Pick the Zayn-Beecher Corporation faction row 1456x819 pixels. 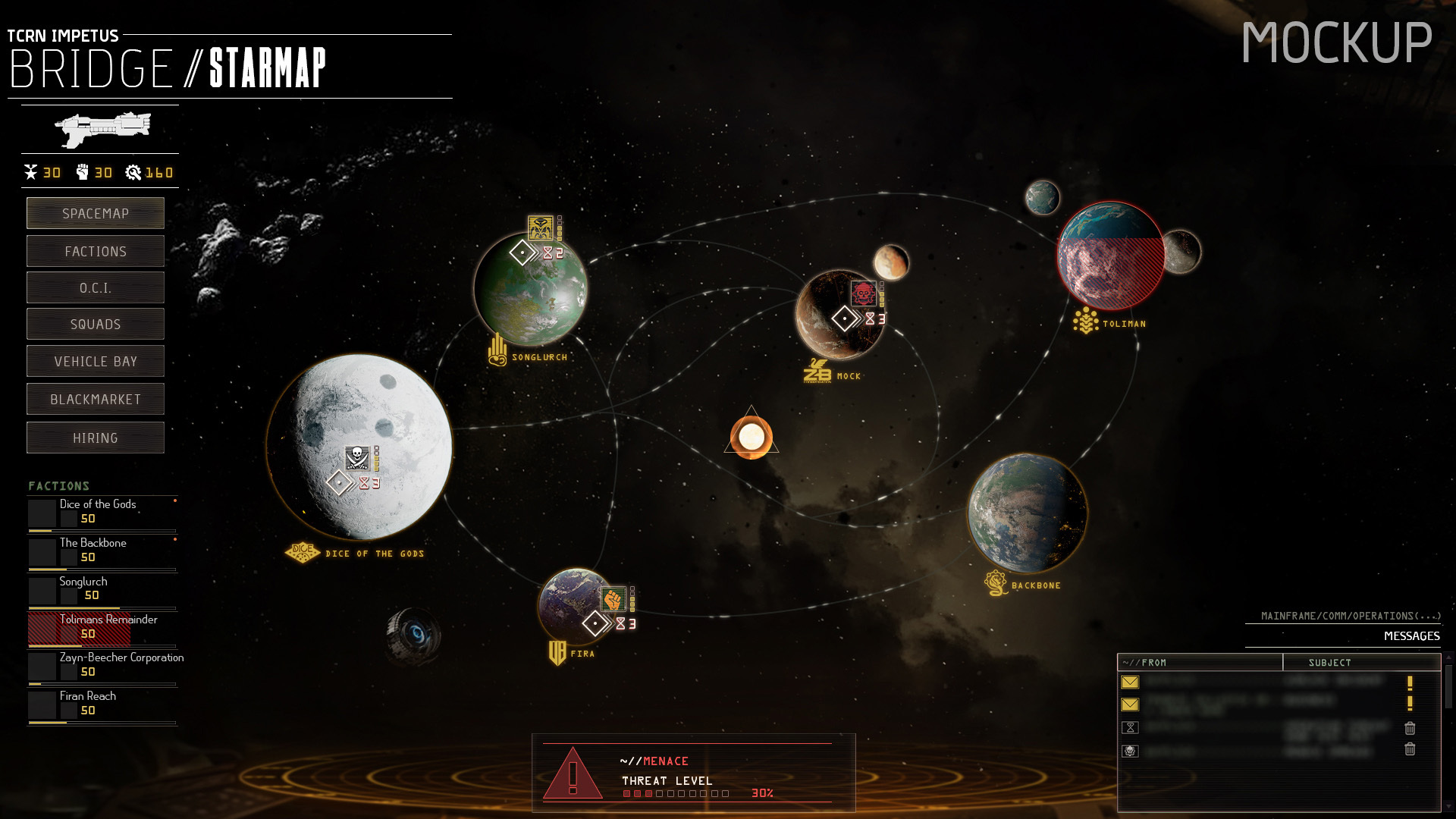pyautogui.click(x=102, y=665)
